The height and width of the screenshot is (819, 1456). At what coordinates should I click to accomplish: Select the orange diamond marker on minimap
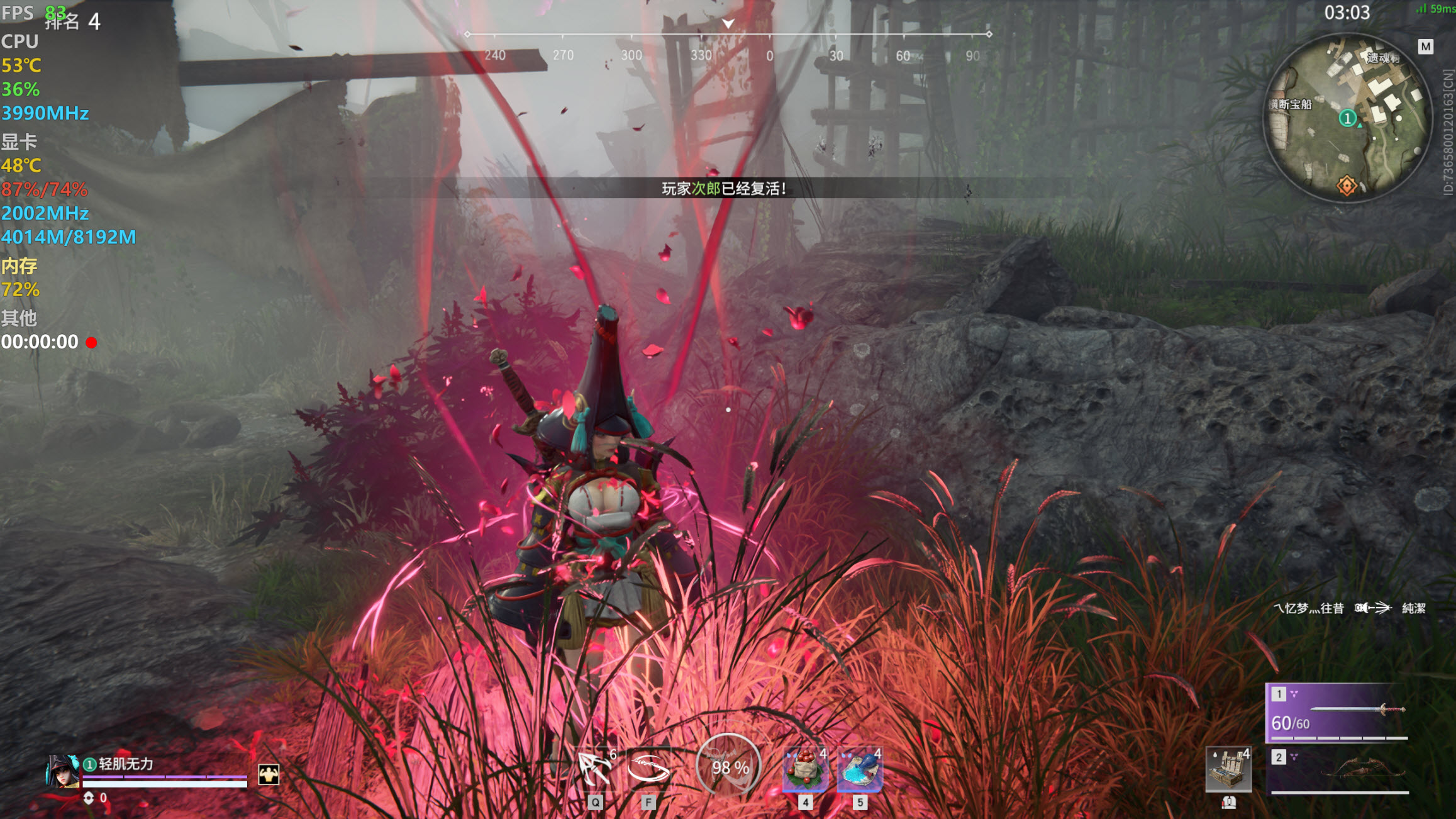coord(1346,186)
